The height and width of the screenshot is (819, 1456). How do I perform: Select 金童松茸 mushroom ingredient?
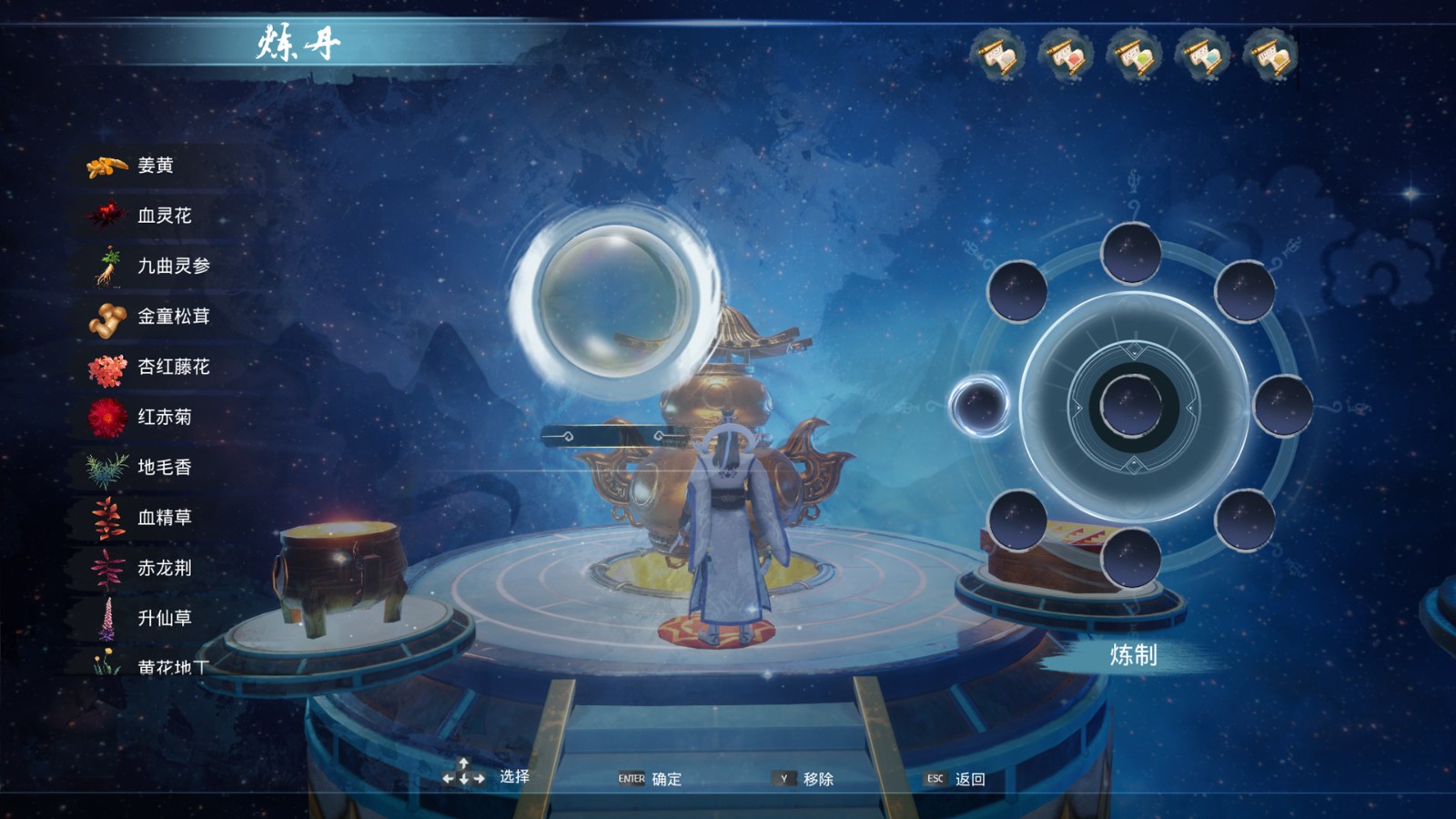point(173,317)
